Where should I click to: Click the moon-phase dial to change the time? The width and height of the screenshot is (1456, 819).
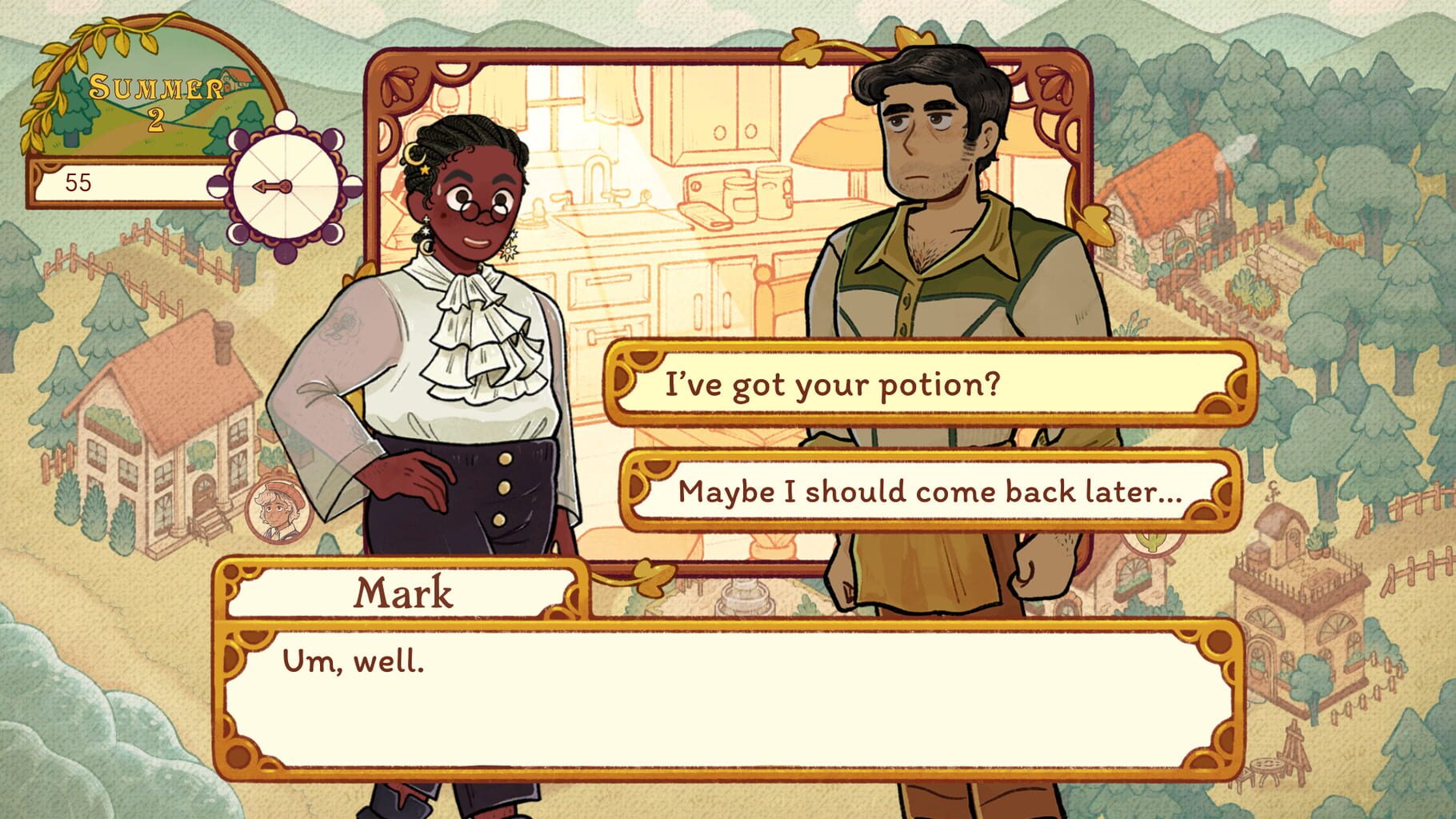pyautogui.click(x=286, y=186)
